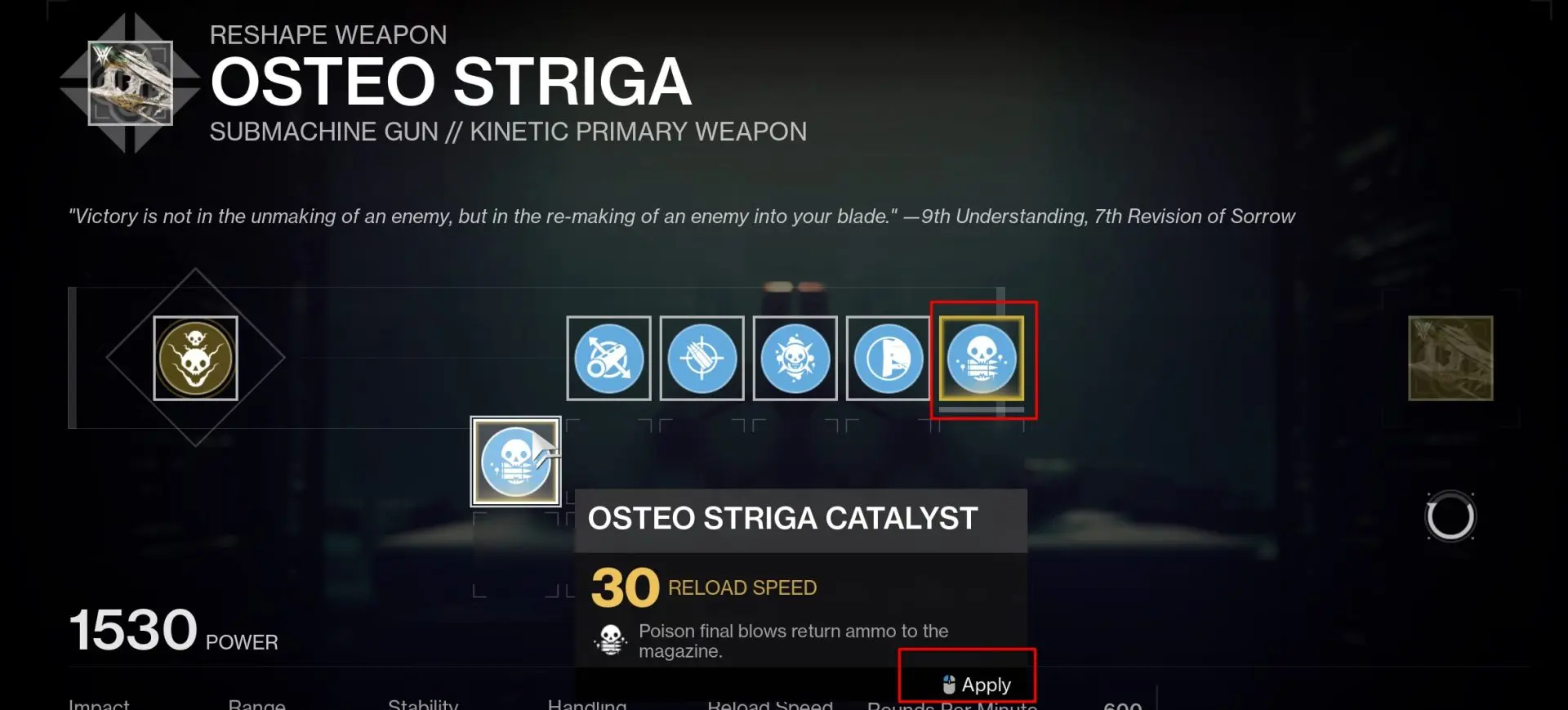The image size is (1568, 710).
Task: Select the magazine perk with bullets-in-crosshair icon
Action: (x=702, y=358)
